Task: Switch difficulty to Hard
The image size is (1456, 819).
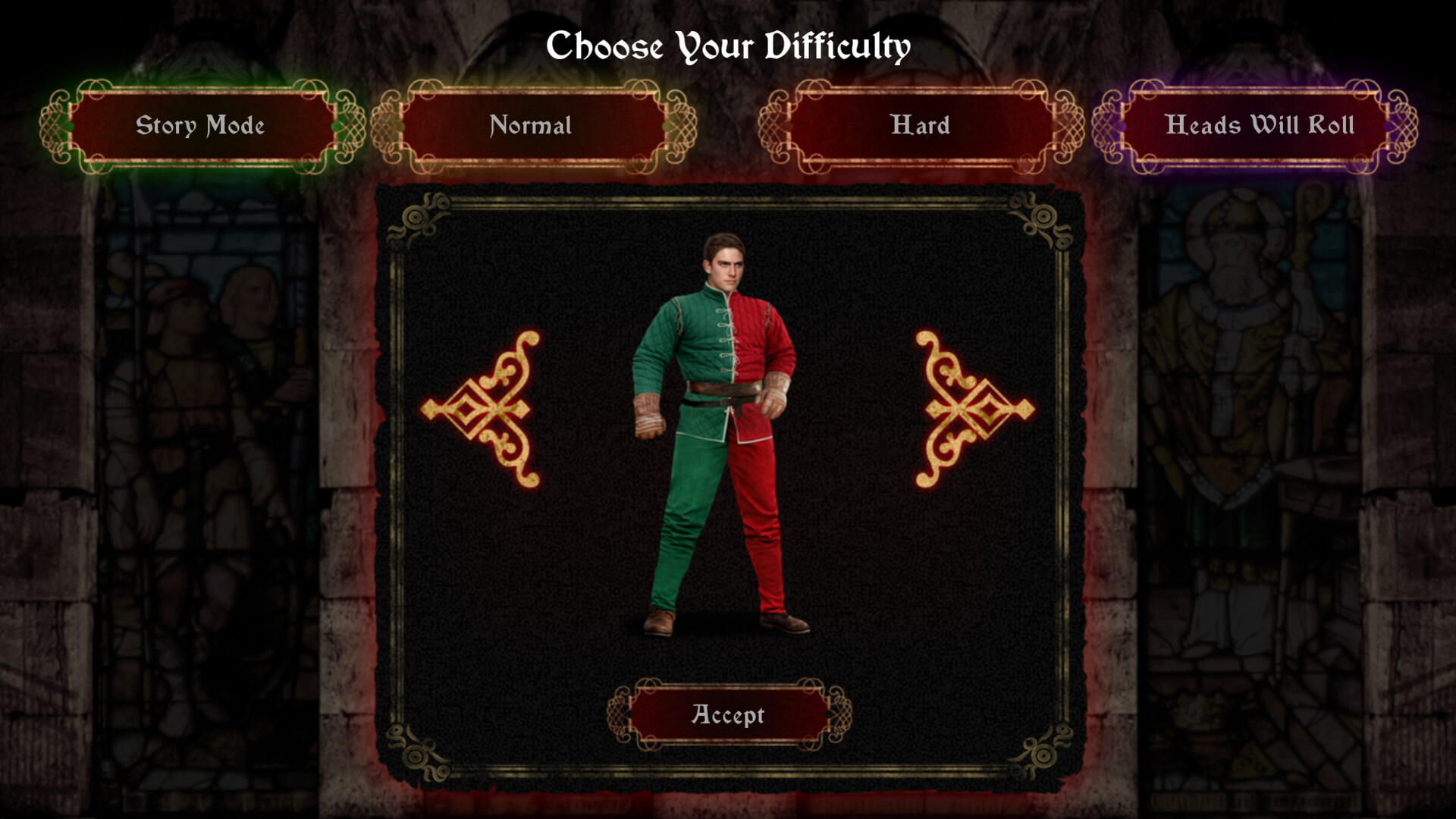Action: (x=920, y=126)
